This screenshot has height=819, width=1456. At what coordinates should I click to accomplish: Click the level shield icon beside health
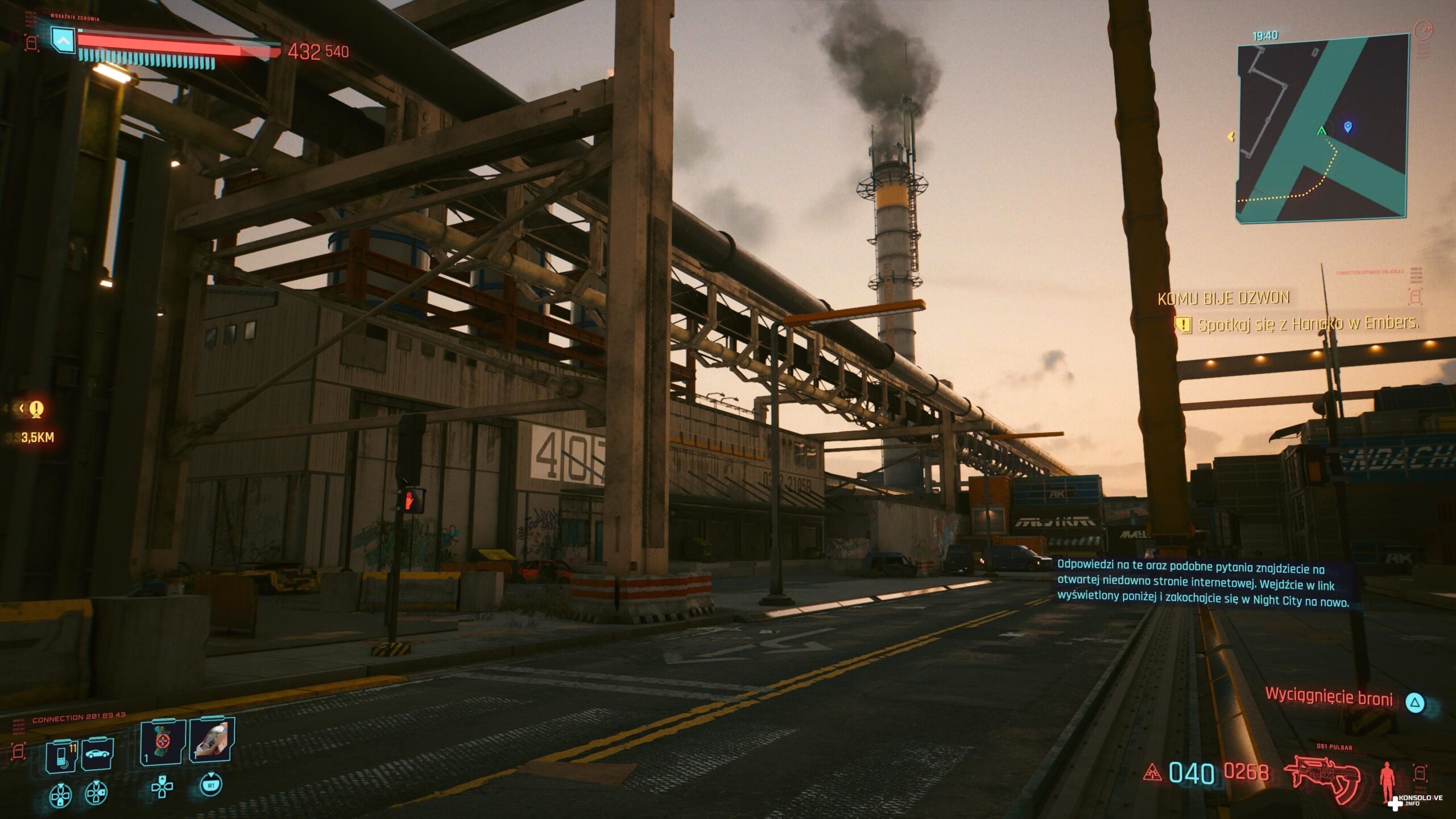pyautogui.click(x=63, y=40)
